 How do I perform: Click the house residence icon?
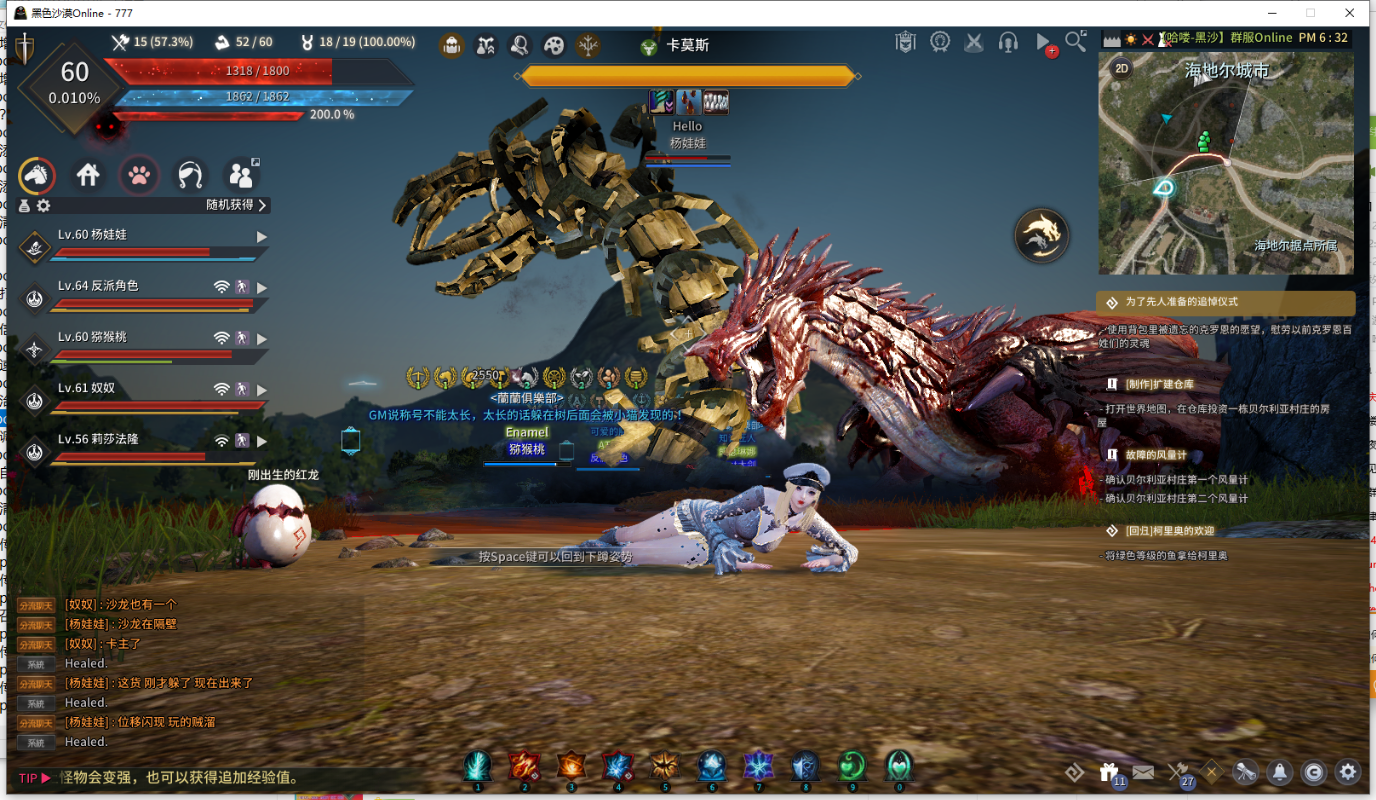coord(88,176)
